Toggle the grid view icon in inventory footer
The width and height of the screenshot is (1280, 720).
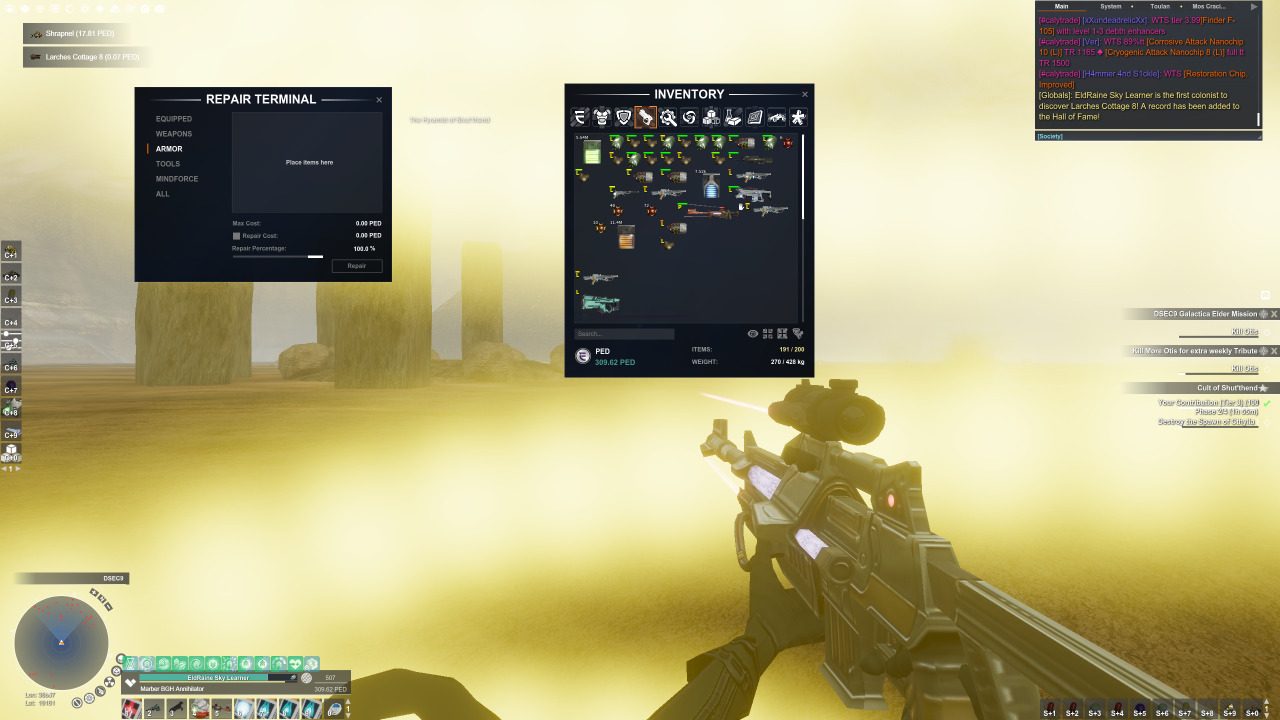768,333
